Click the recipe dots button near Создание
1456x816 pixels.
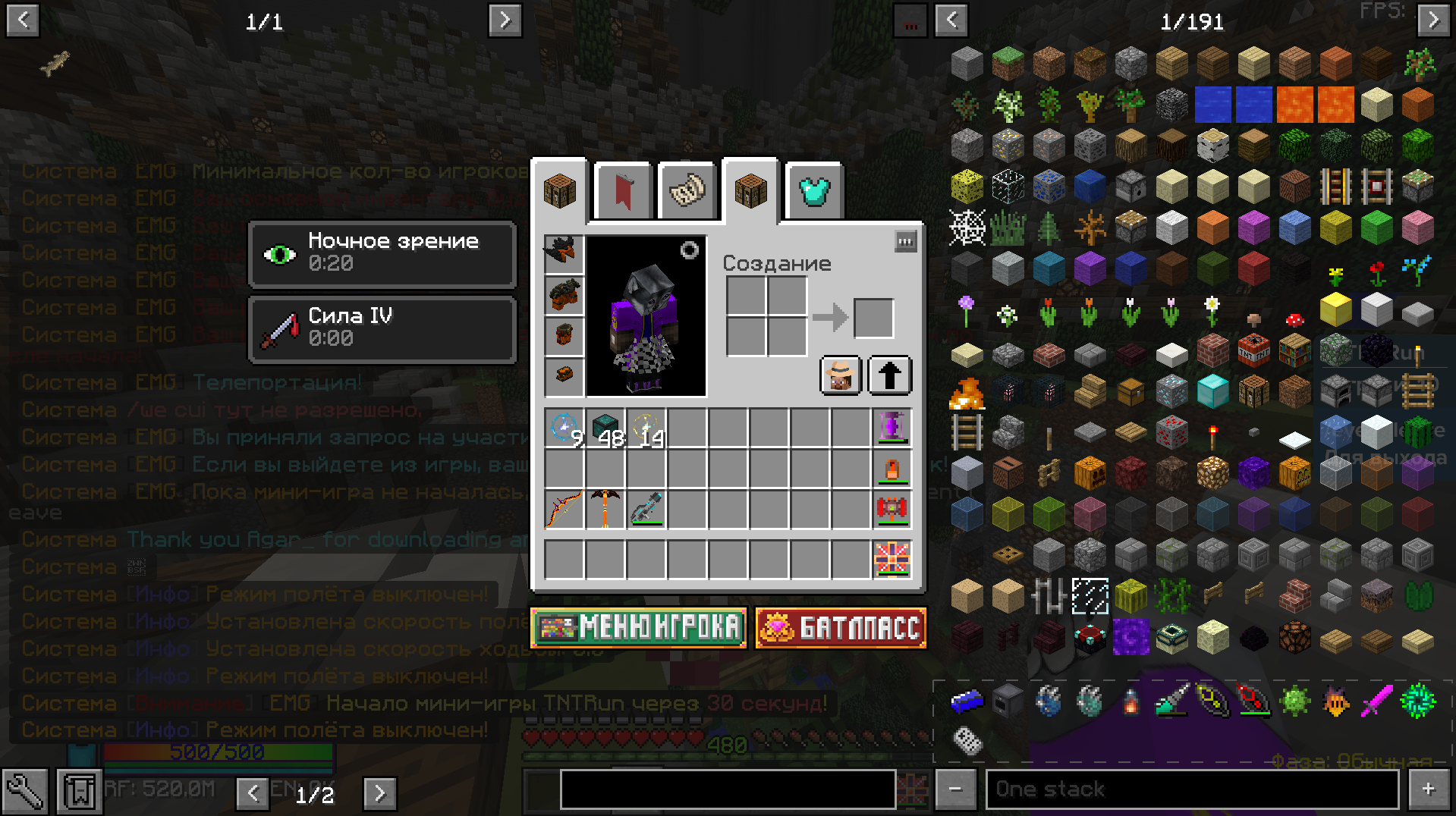905,242
